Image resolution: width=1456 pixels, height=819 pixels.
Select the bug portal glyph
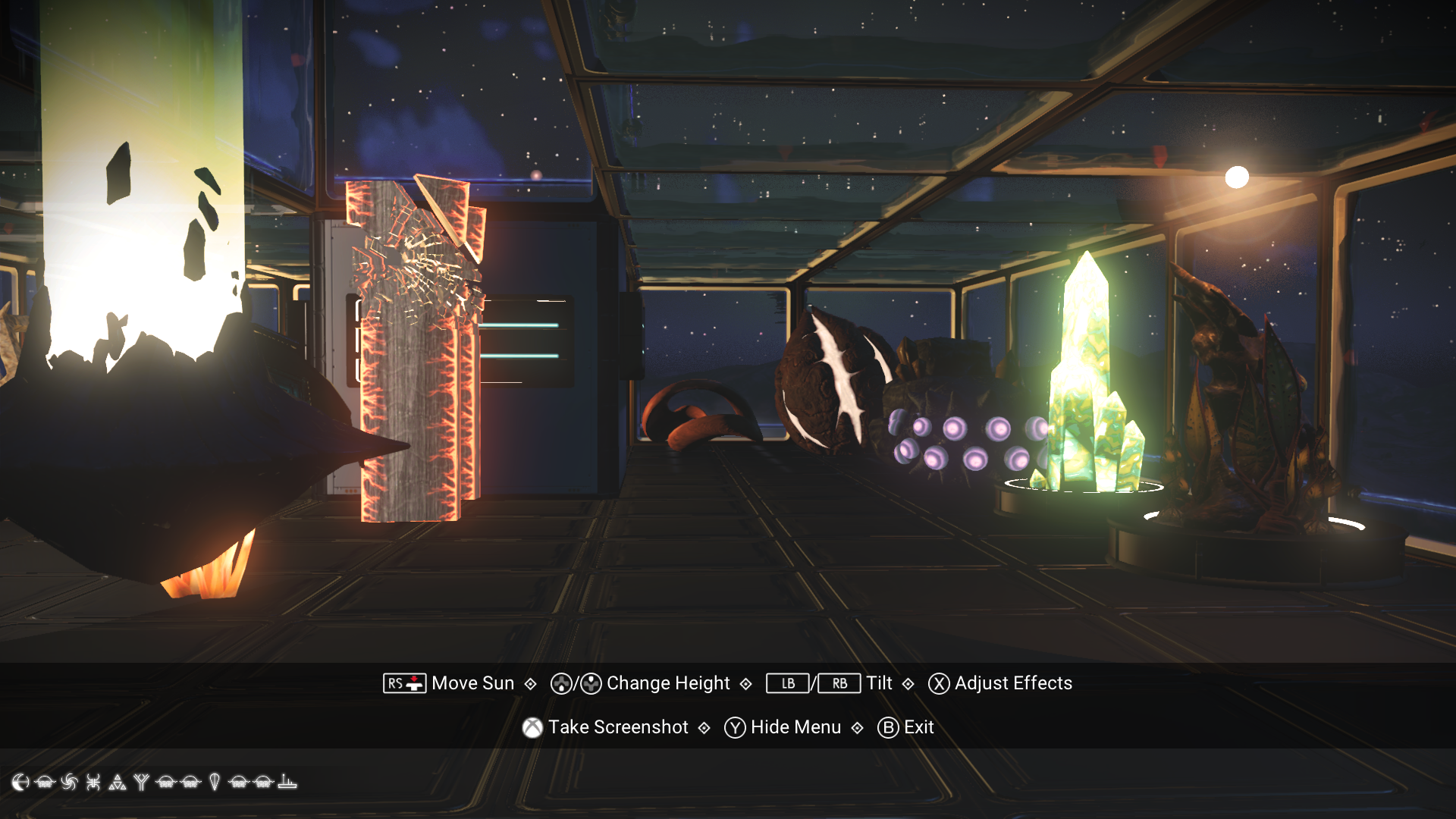(x=94, y=781)
